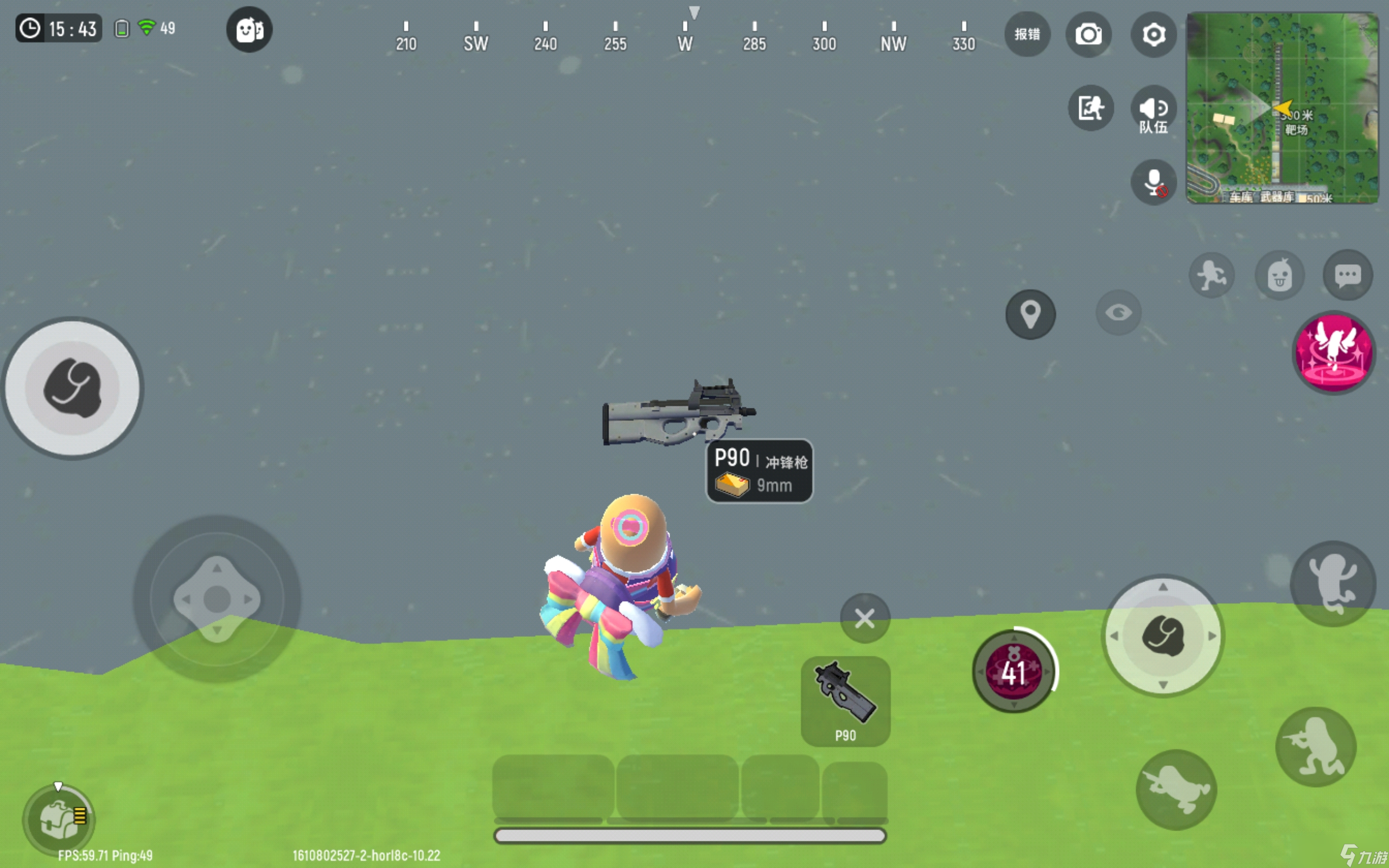
Task: Take a screenshot with the camera icon
Action: point(1089,34)
